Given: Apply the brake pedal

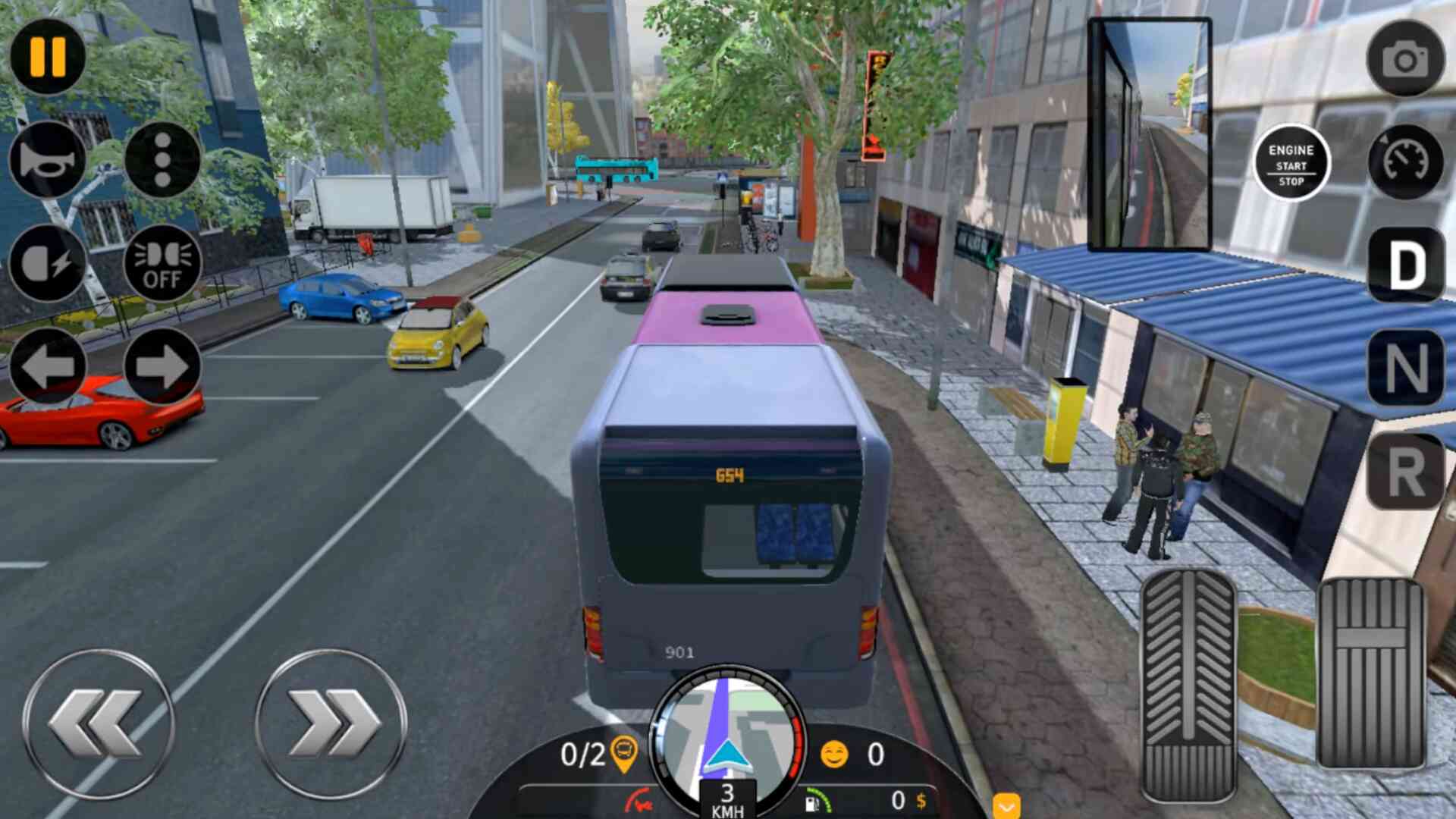Looking at the screenshot, I should pos(1188,686).
